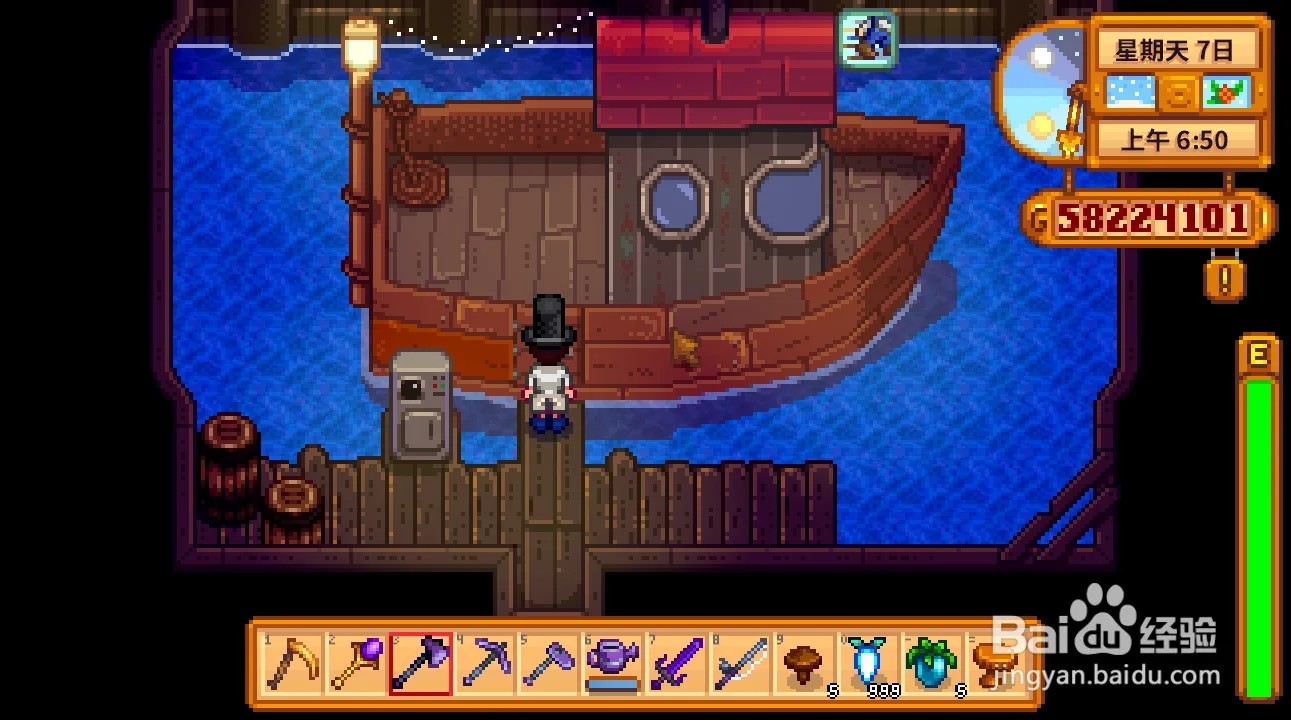Image resolution: width=1291 pixels, height=720 pixels.
Task: Choose the iridium axe in the hotbar
Action: click(421, 663)
